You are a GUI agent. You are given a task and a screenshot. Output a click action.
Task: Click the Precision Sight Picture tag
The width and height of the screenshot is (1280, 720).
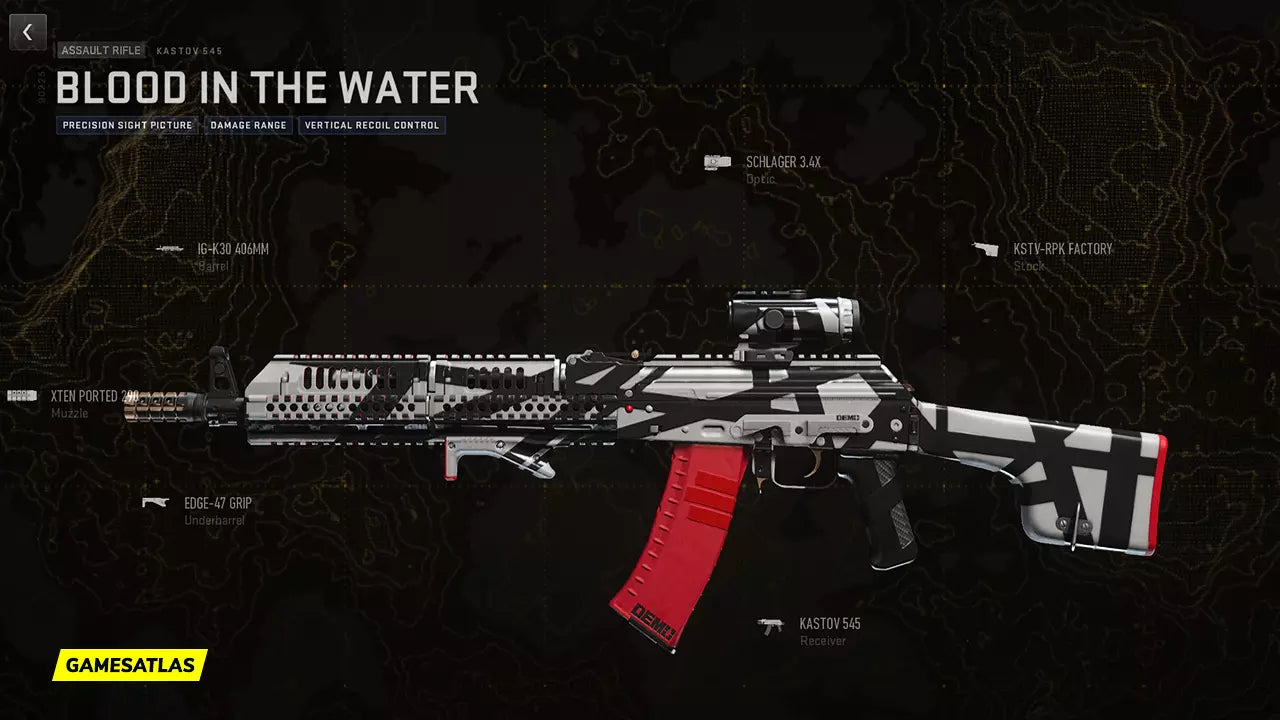tap(126, 126)
